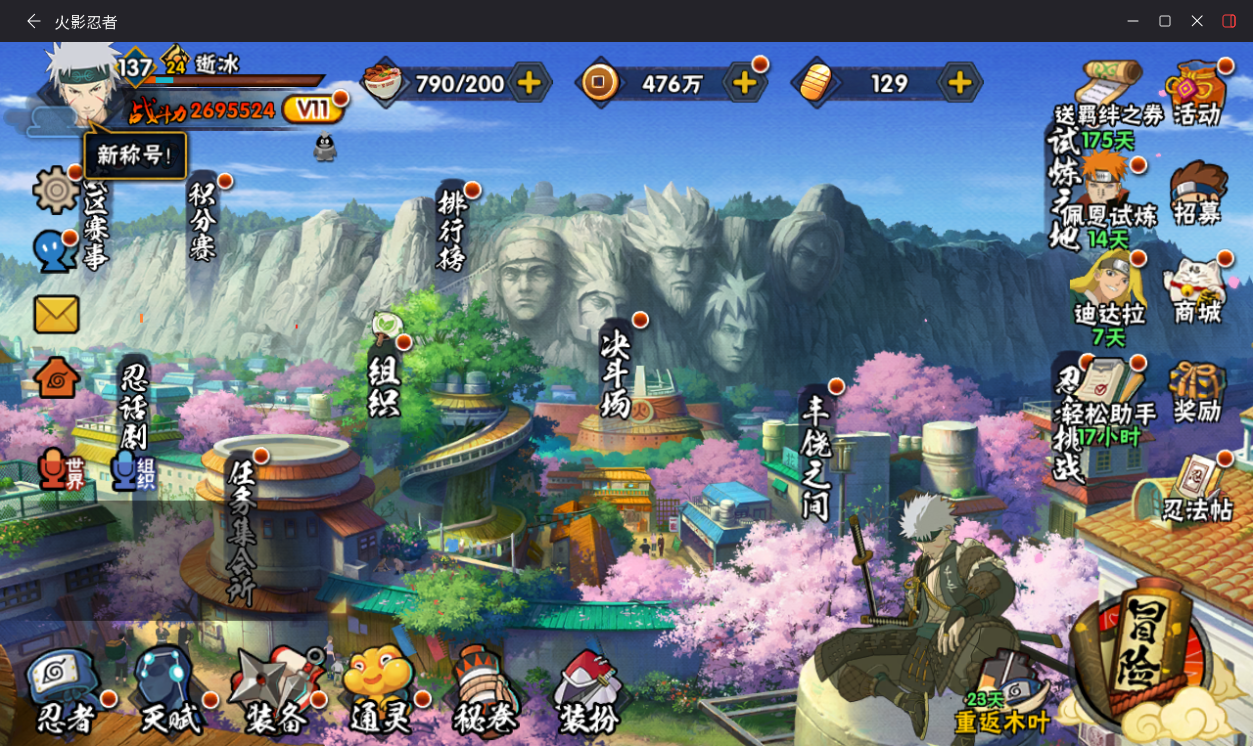Activate the 世界 world voice chat microphone
The width and height of the screenshot is (1253, 747).
click(x=62, y=470)
